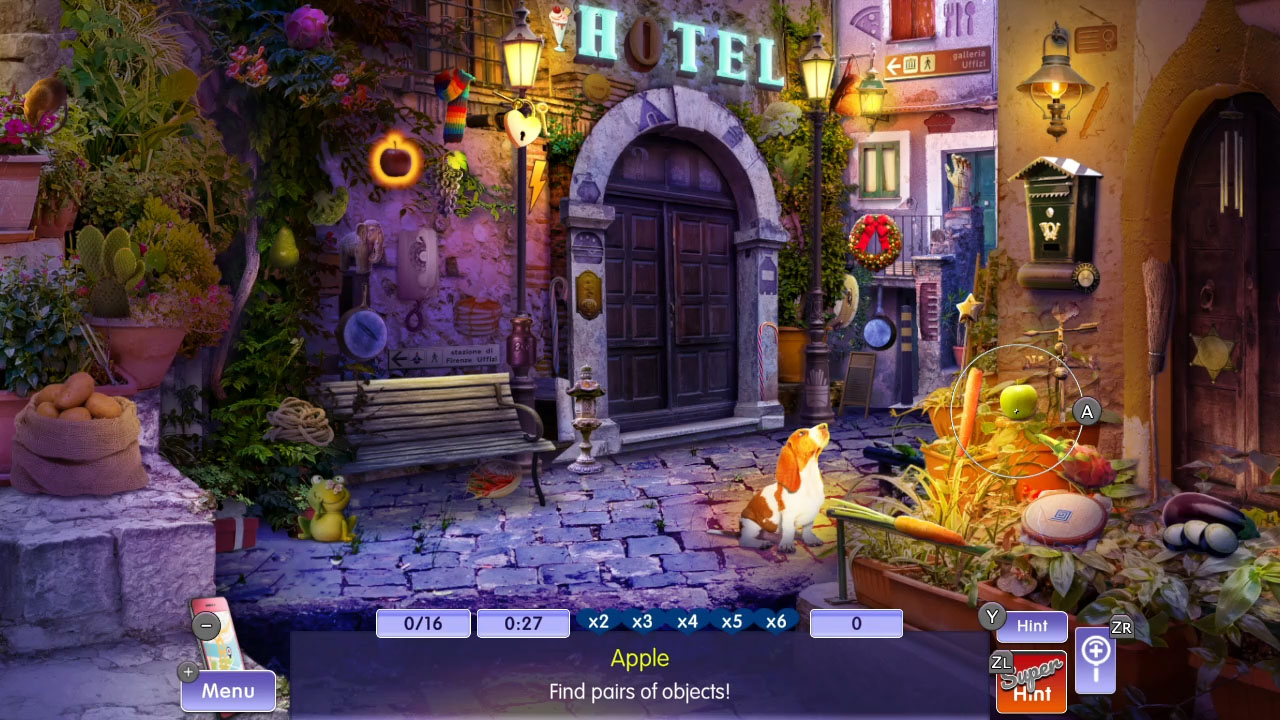Click the x4 multiplier badge
Viewport: 1280px width, 720px height.
pos(688,621)
